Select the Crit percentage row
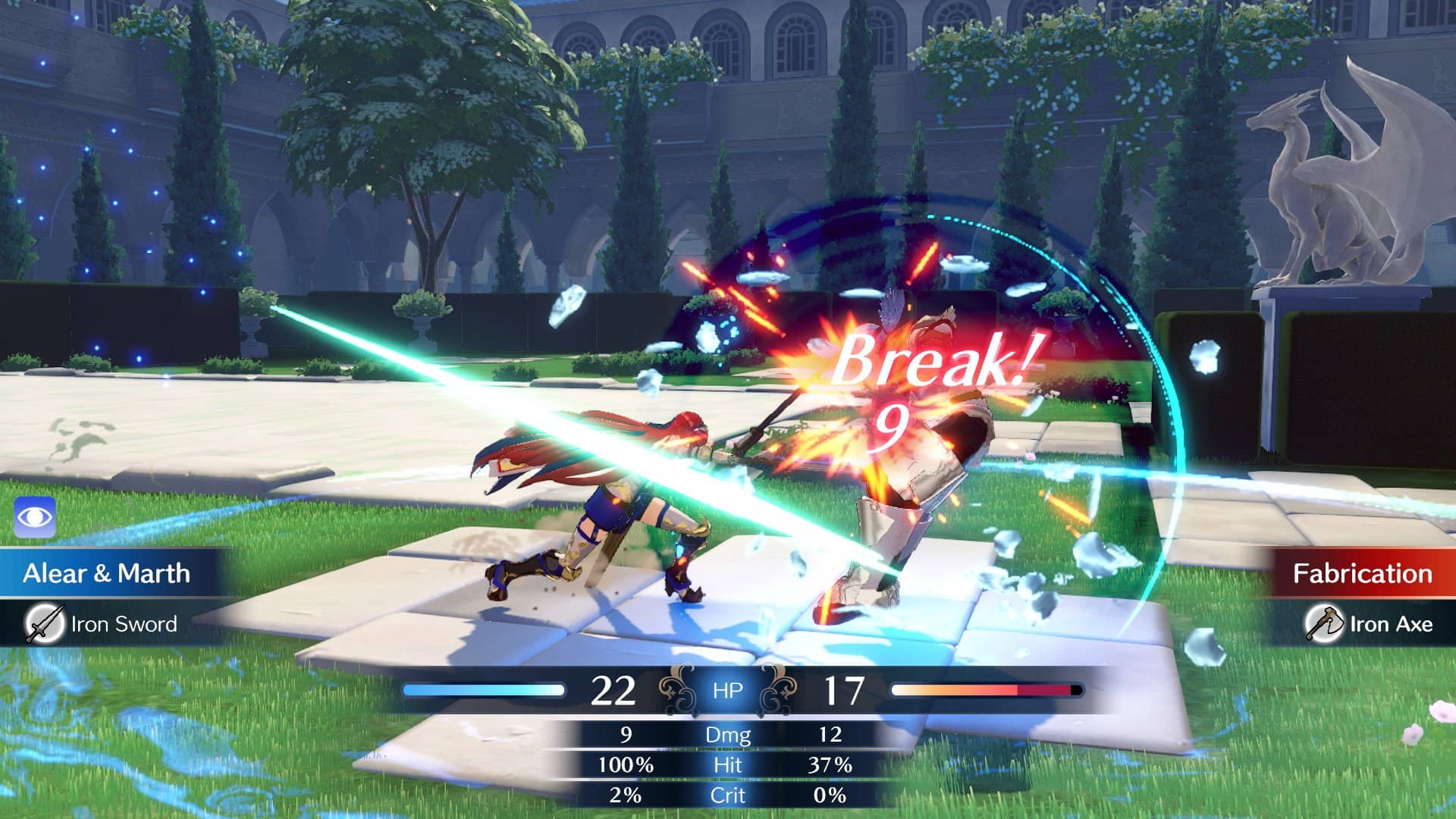Viewport: 1456px width, 819px height. click(x=729, y=795)
